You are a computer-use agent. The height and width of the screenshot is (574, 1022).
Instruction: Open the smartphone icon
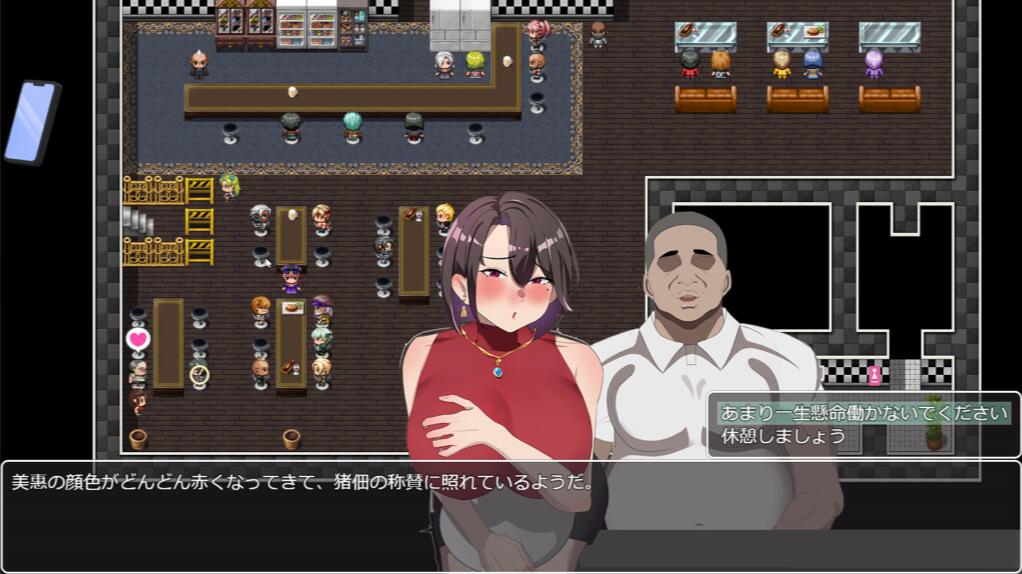[32, 122]
